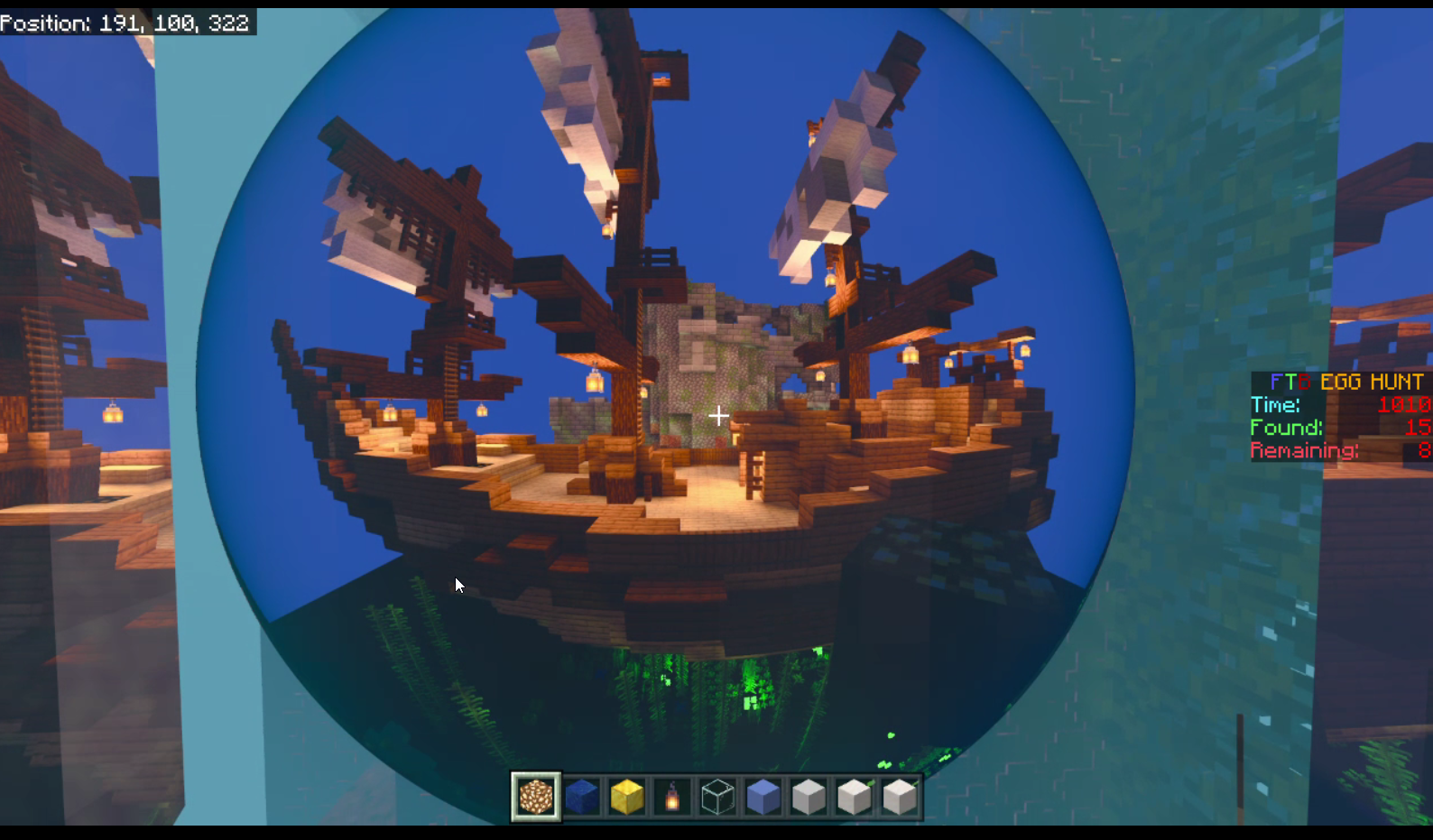The height and width of the screenshot is (840, 1433).
Task: Choose the yellow gold block slot
Action: coord(627,797)
